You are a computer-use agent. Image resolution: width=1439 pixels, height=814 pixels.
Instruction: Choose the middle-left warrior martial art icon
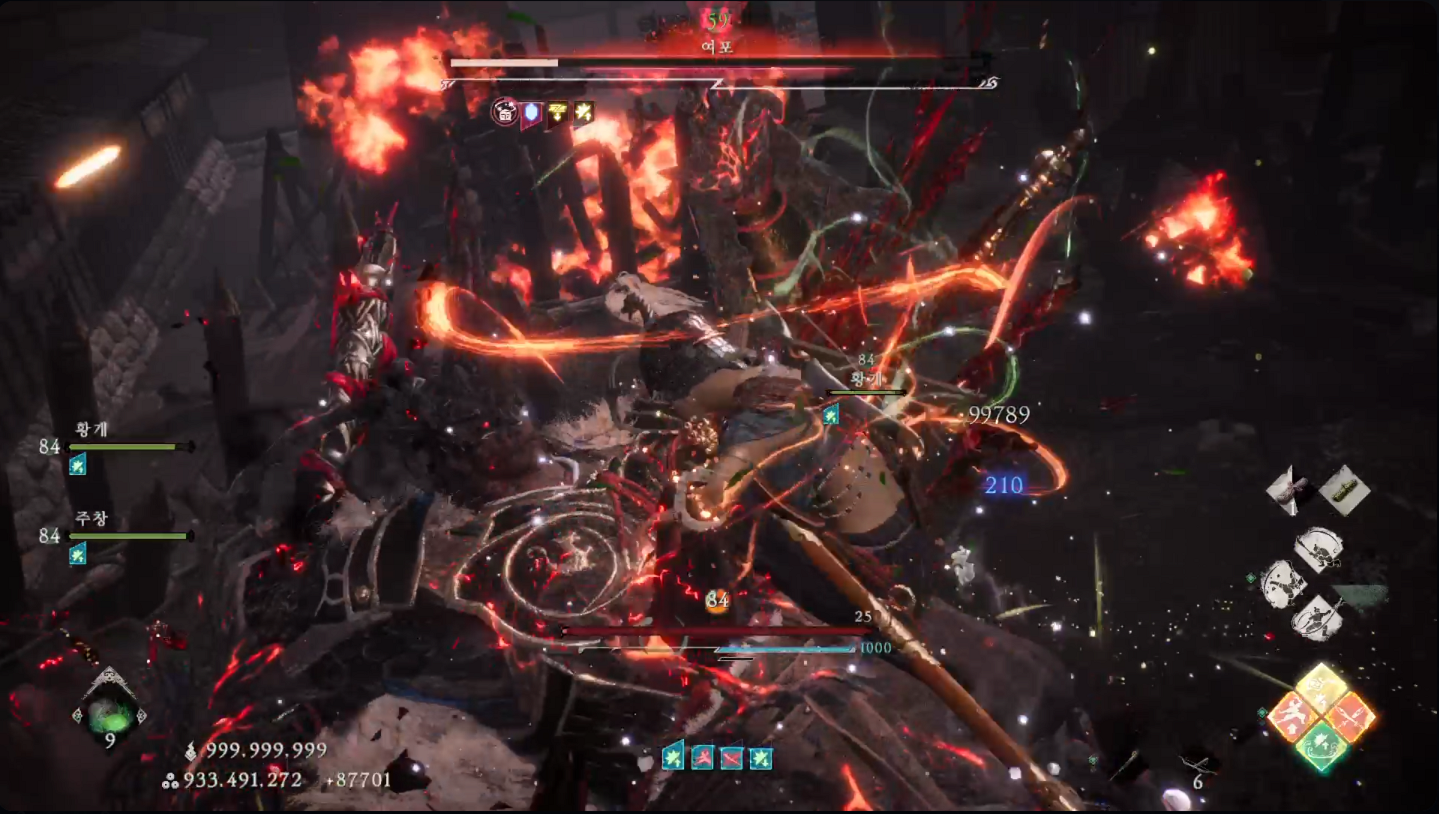(x=1283, y=583)
